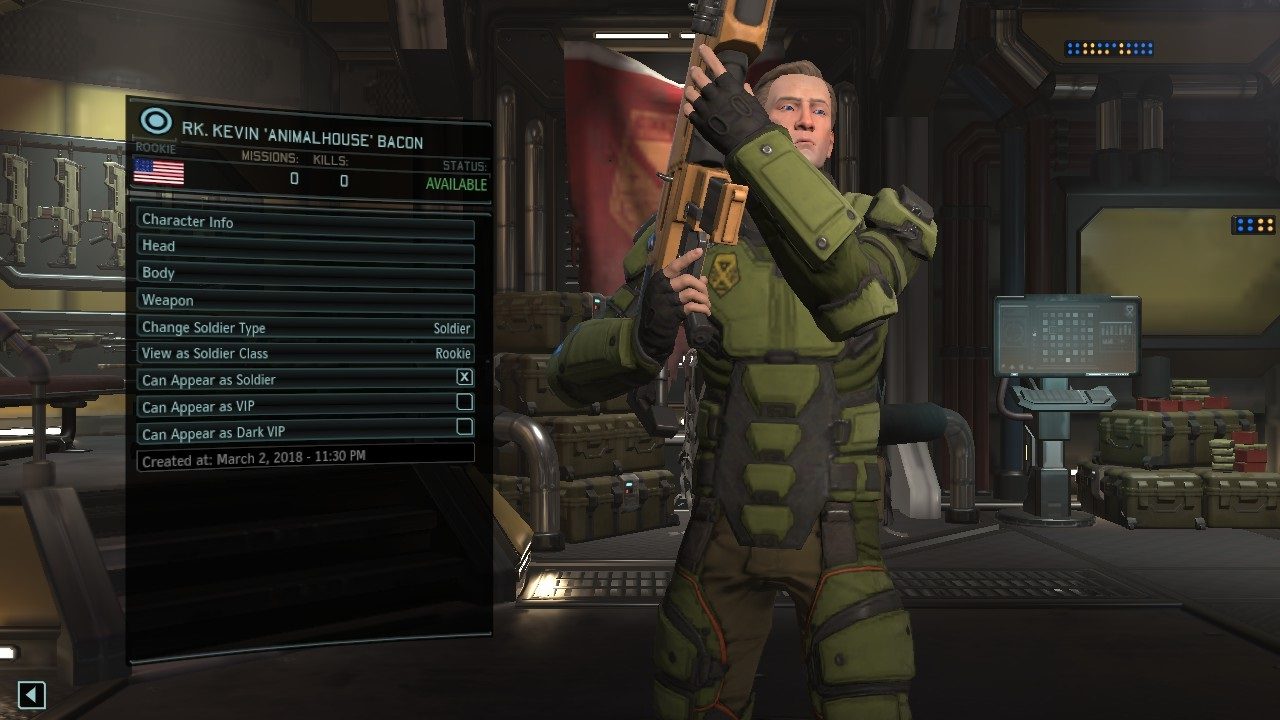
Task: Open the Weapon customization option
Action: tap(300, 299)
